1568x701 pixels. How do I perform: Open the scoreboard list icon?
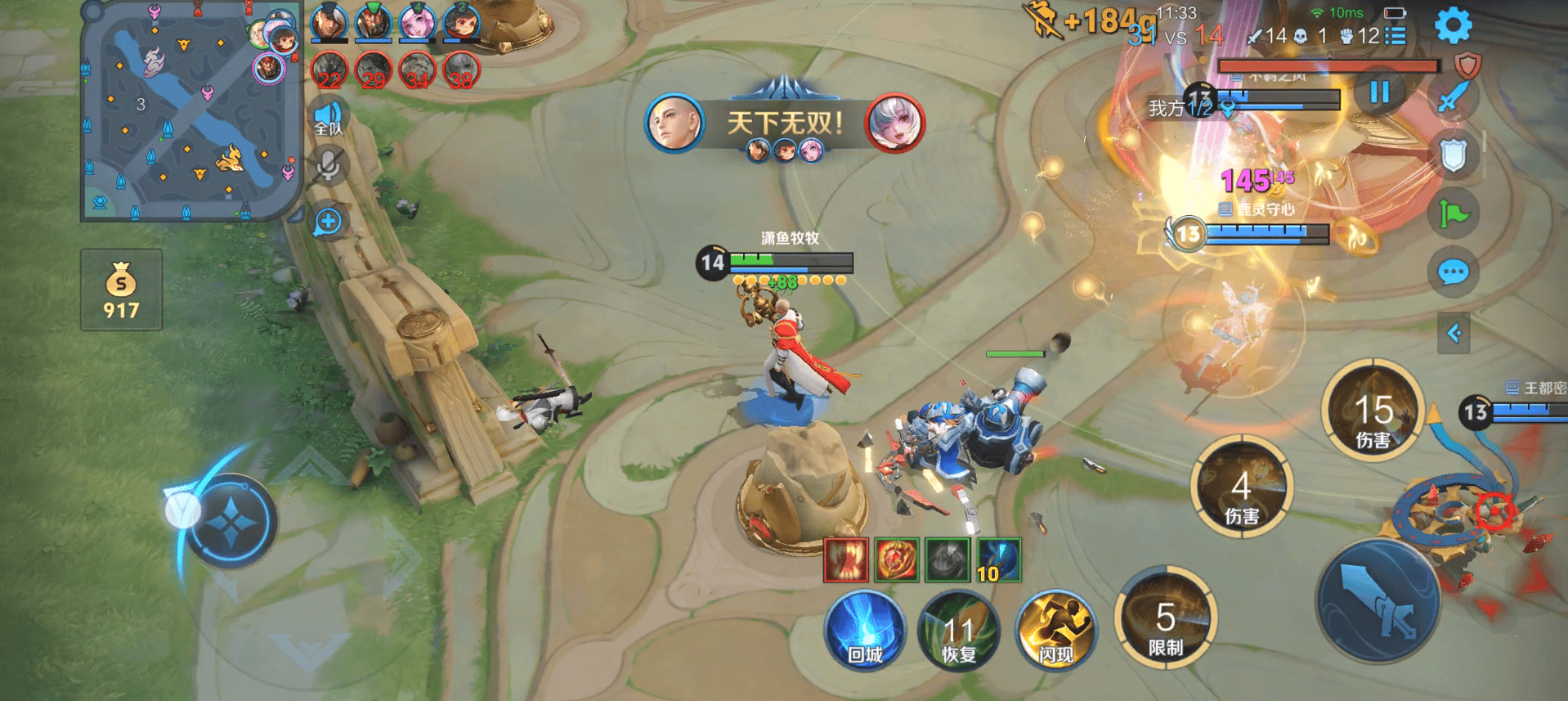coord(1396,36)
